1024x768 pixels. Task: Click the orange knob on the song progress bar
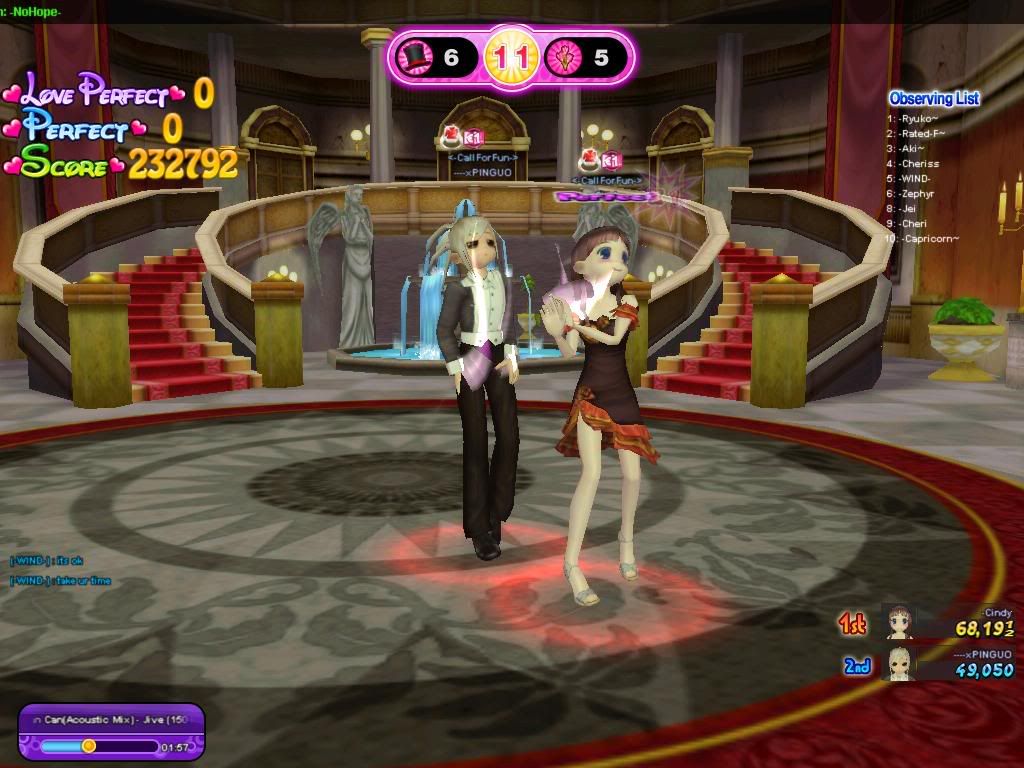point(89,745)
